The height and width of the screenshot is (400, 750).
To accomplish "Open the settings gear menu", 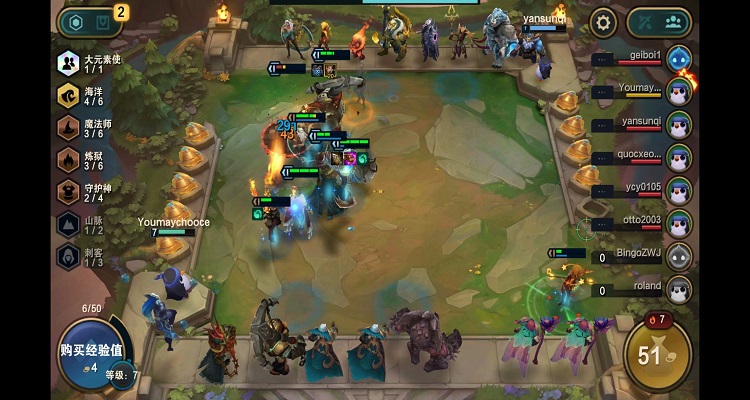I will pos(603,22).
